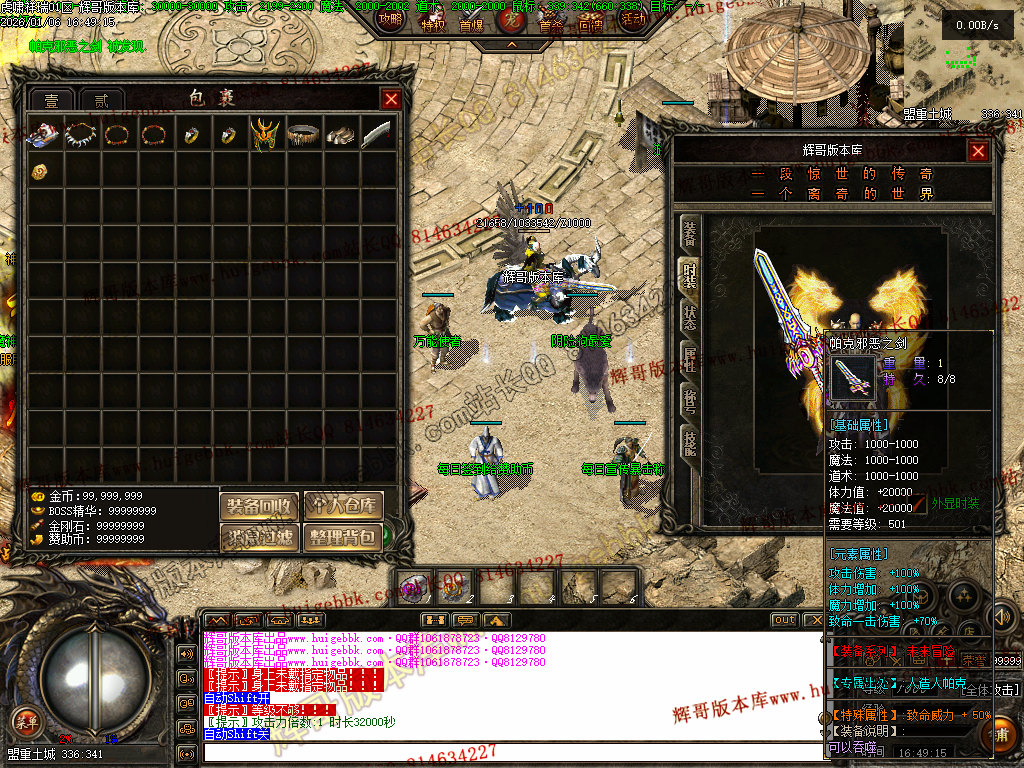The height and width of the screenshot is (768, 1024).
Task: Close the character panel window
Action: coord(977,151)
